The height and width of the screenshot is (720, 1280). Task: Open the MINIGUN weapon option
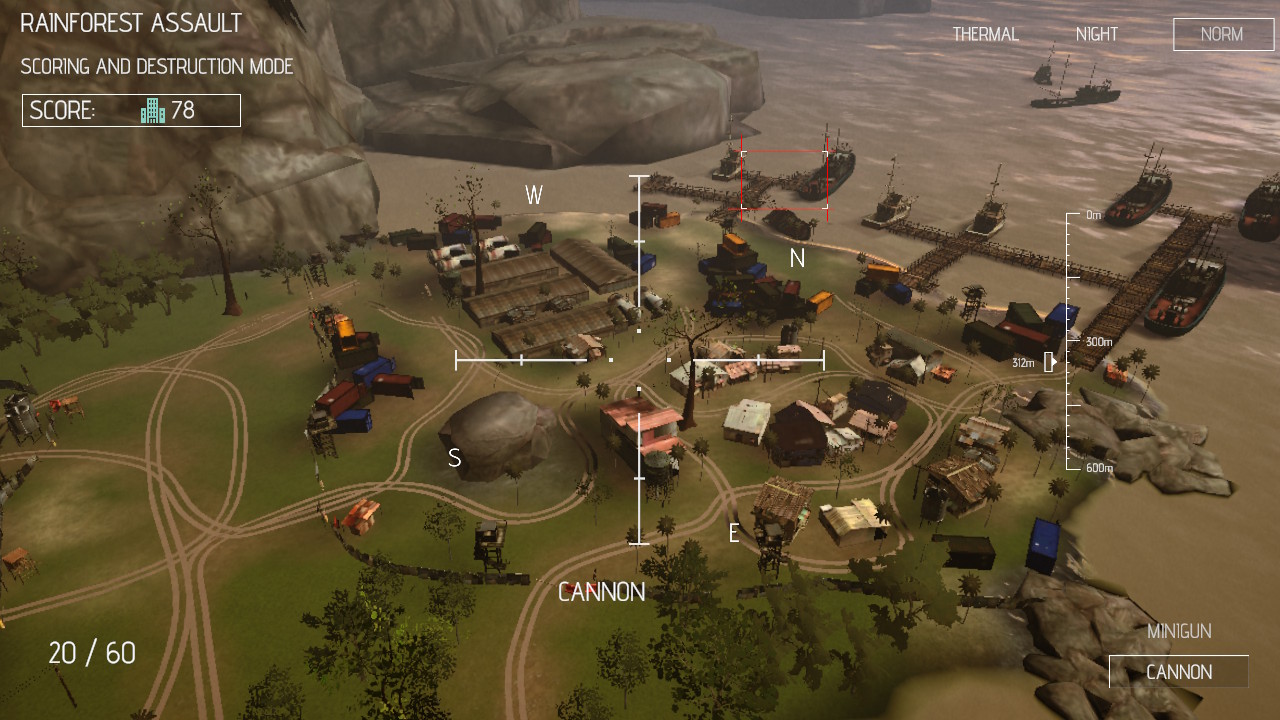(x=1180, y=631)
